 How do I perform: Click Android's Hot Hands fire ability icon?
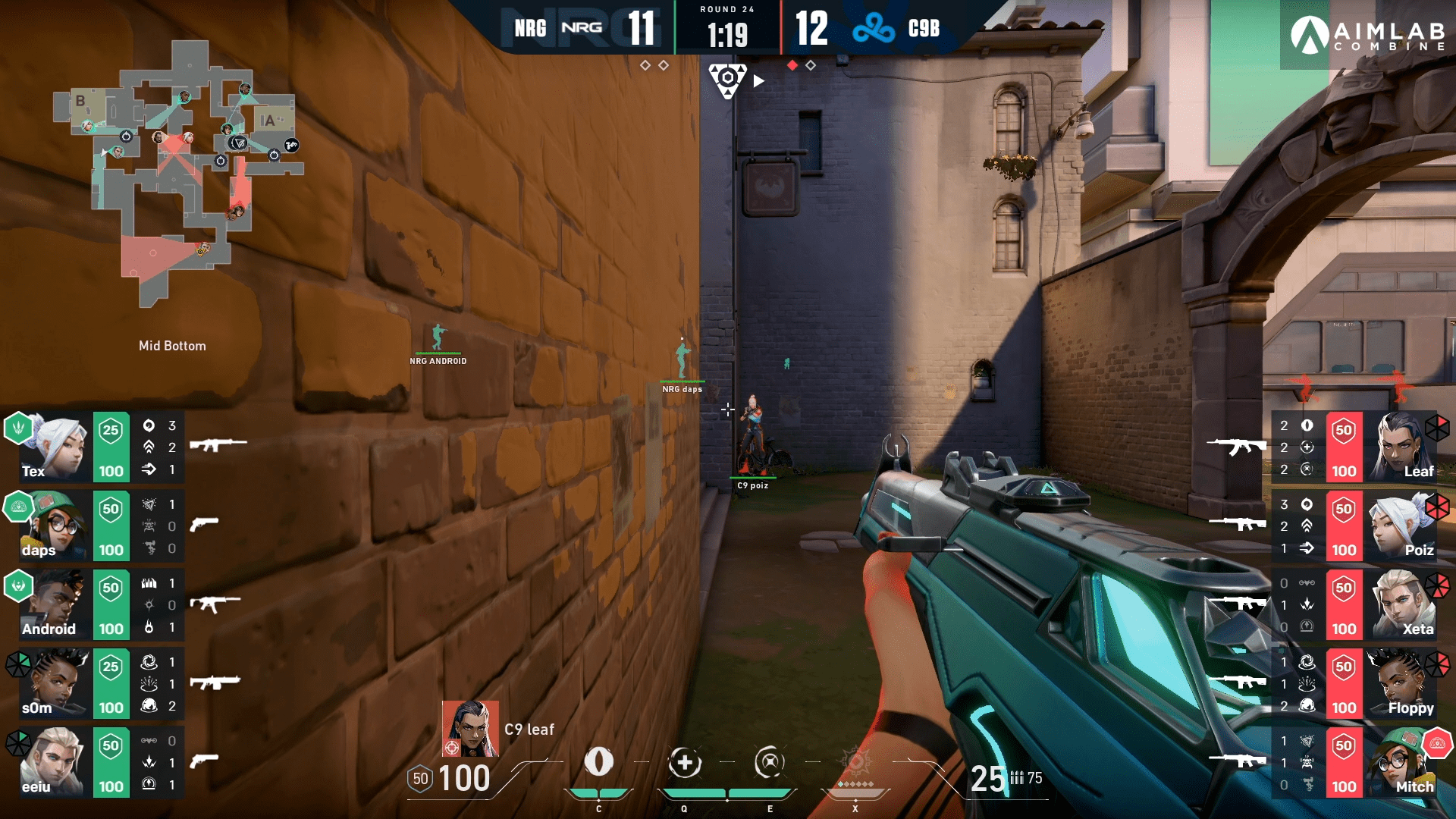149,627
